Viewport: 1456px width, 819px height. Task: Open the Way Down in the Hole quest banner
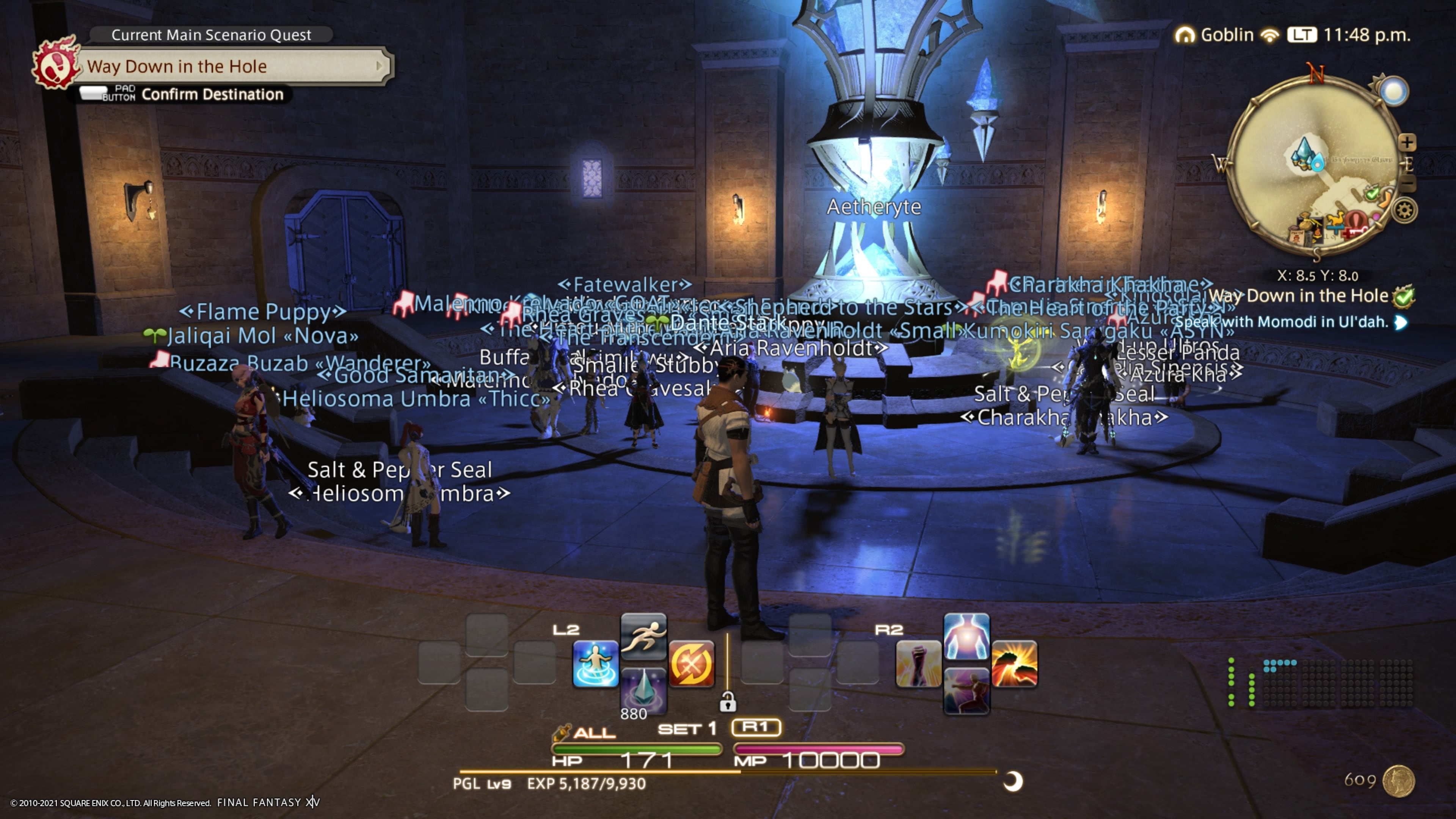232,67
